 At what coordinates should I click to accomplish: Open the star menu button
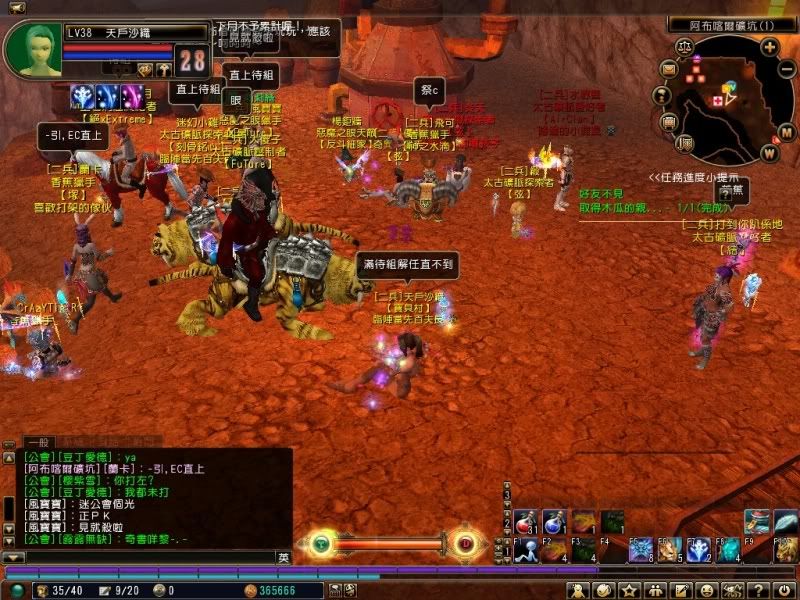pyautogui.click(x=630, y=591)
